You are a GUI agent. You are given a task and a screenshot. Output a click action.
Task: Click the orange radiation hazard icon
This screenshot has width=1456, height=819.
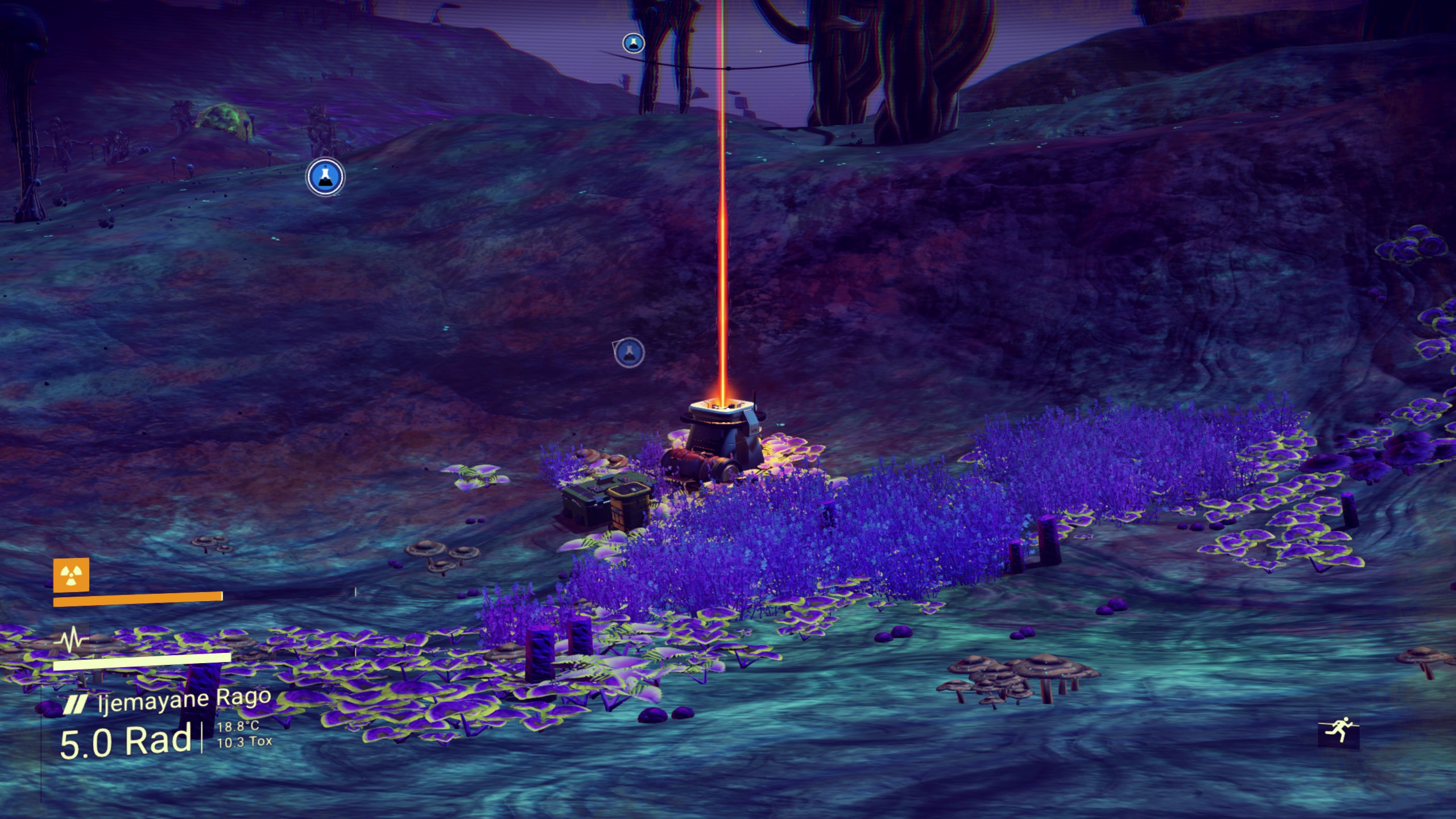pyautogui.click(x=71, y=574)
